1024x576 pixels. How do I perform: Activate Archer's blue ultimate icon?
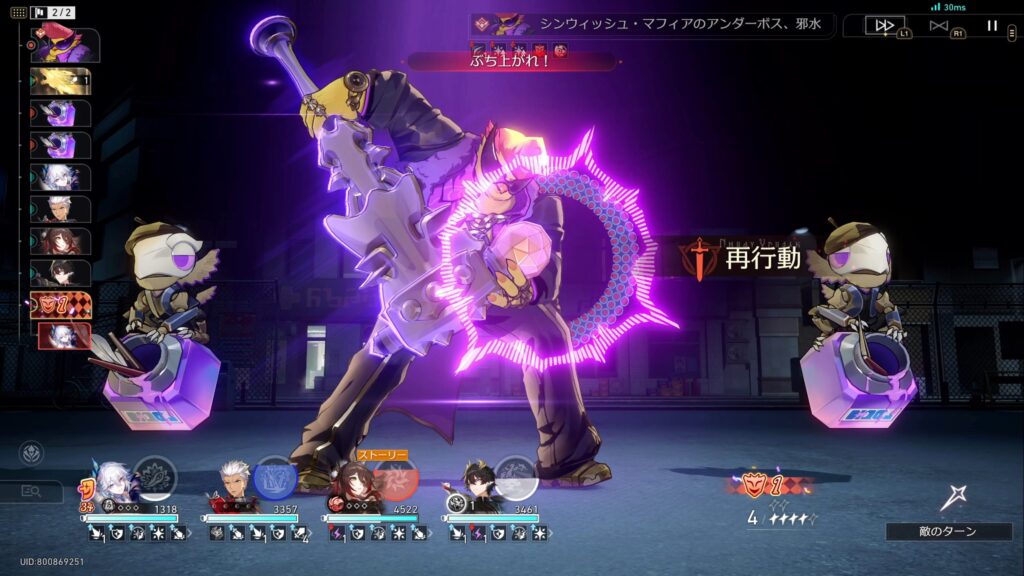[x=275, y=477]
